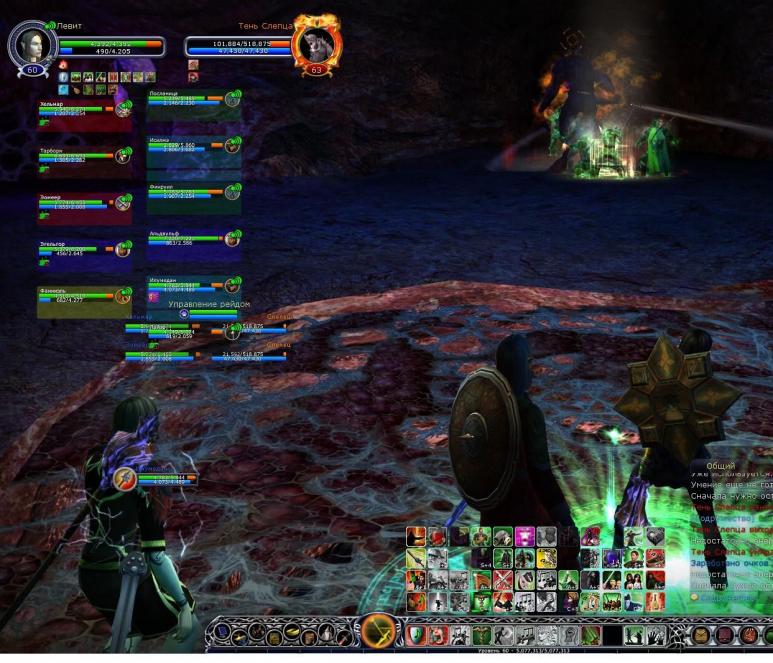Select the Тень Слепца target portrait
The width and height of the screenshot is (773, 663).
pos(316,44)
